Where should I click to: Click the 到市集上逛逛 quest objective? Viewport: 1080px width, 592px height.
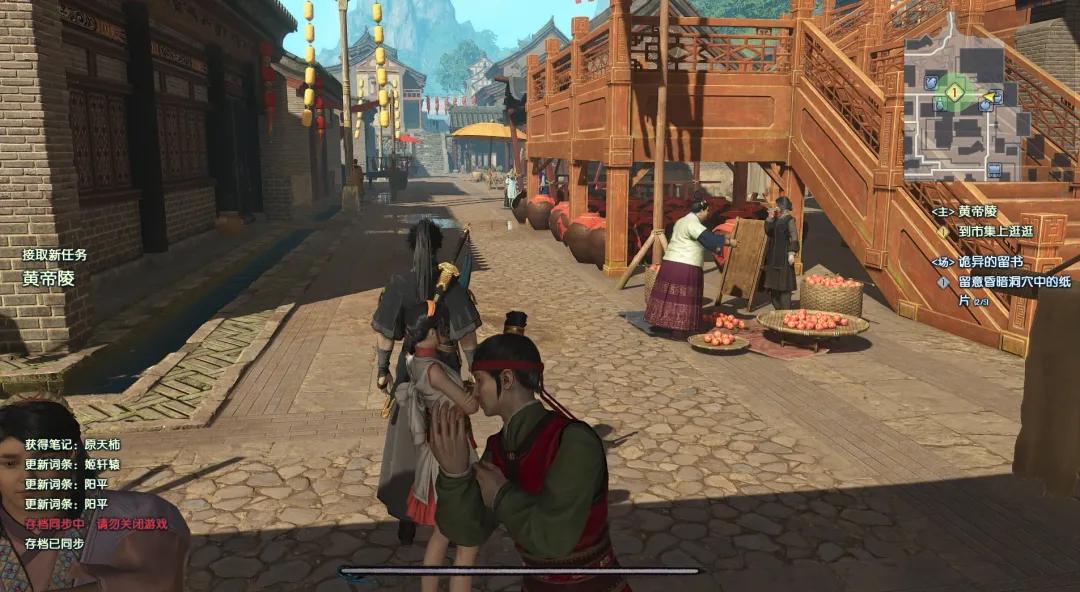[x=994, y=231]
